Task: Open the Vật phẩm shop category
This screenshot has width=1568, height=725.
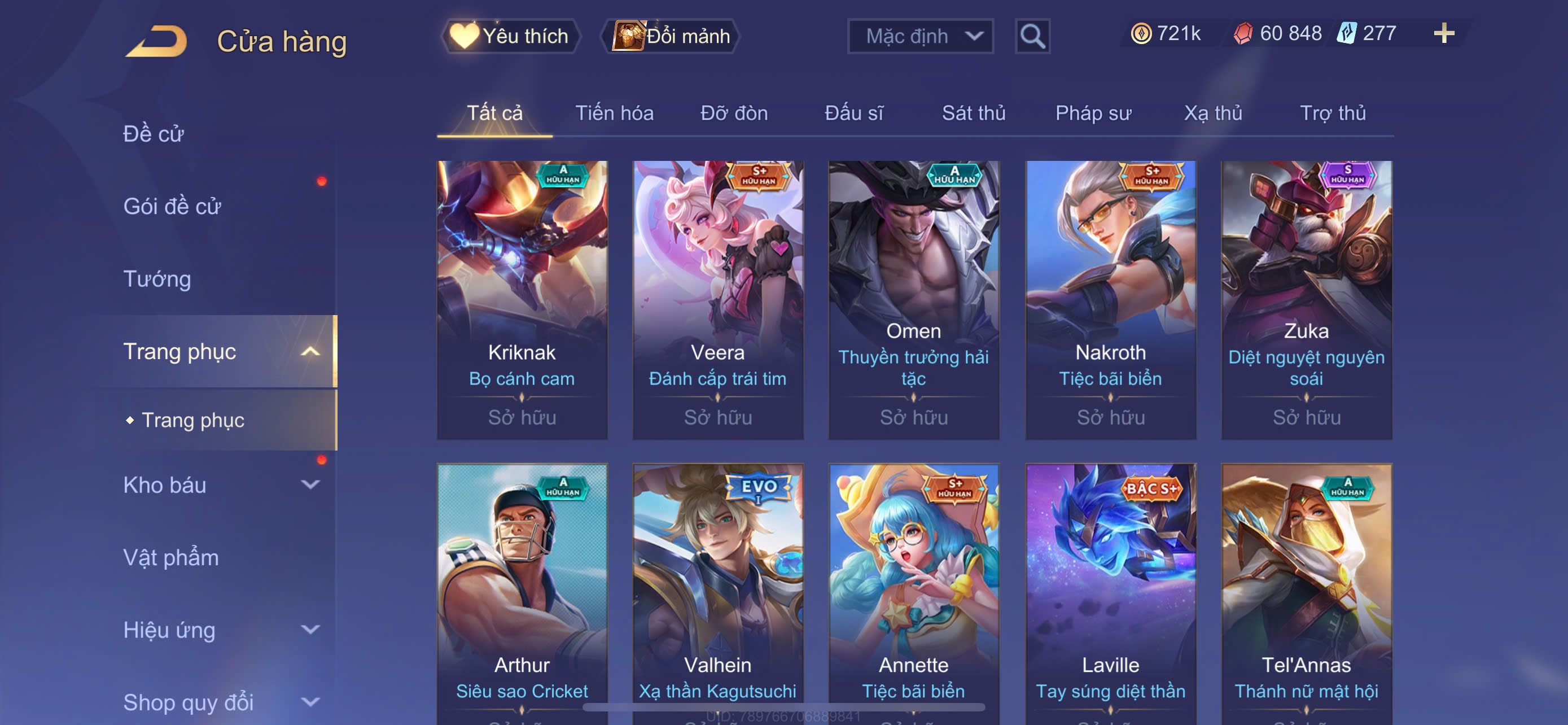Action: click(171, 558)
